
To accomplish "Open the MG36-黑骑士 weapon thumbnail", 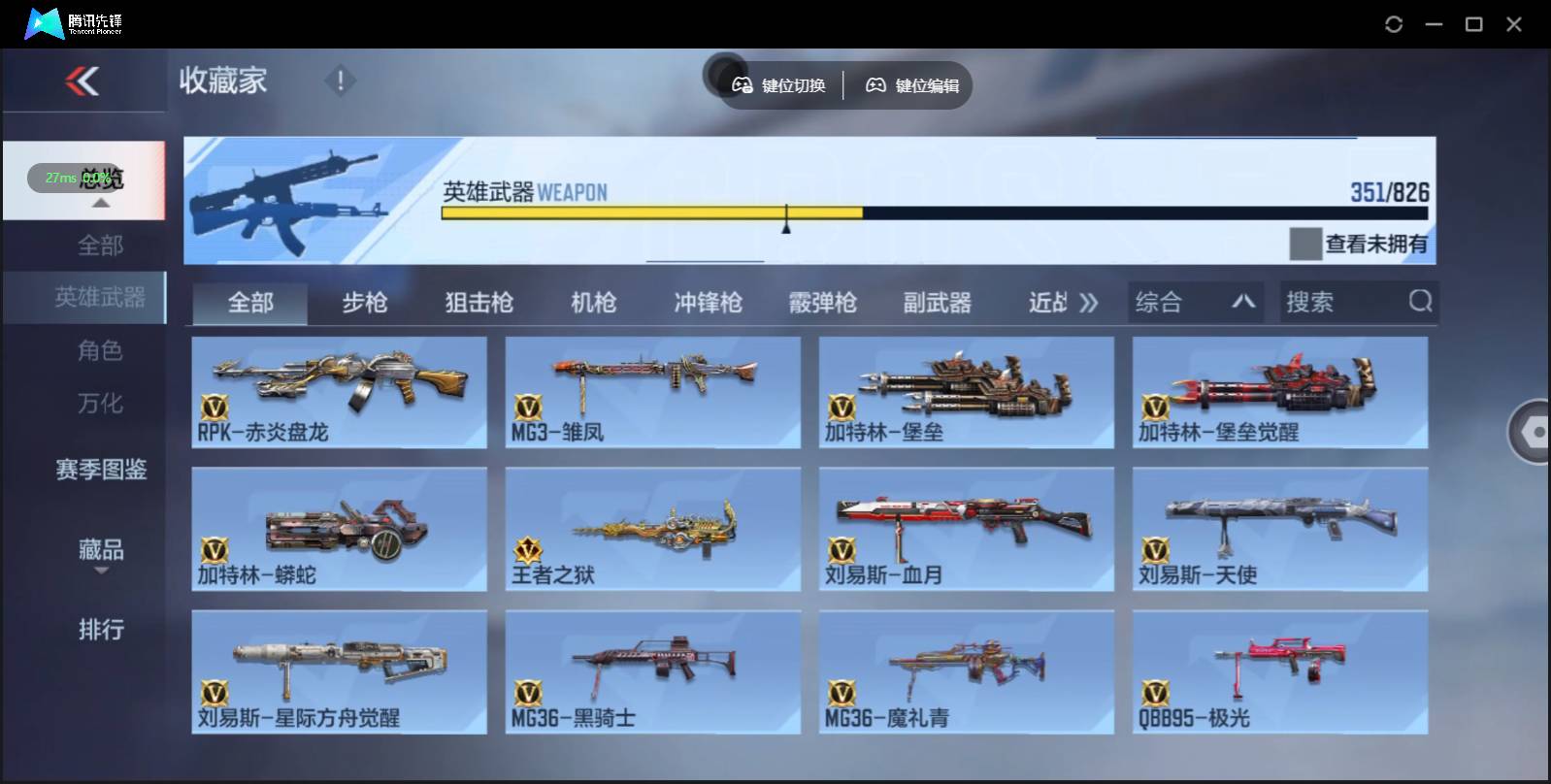I will tap(652, 670).
